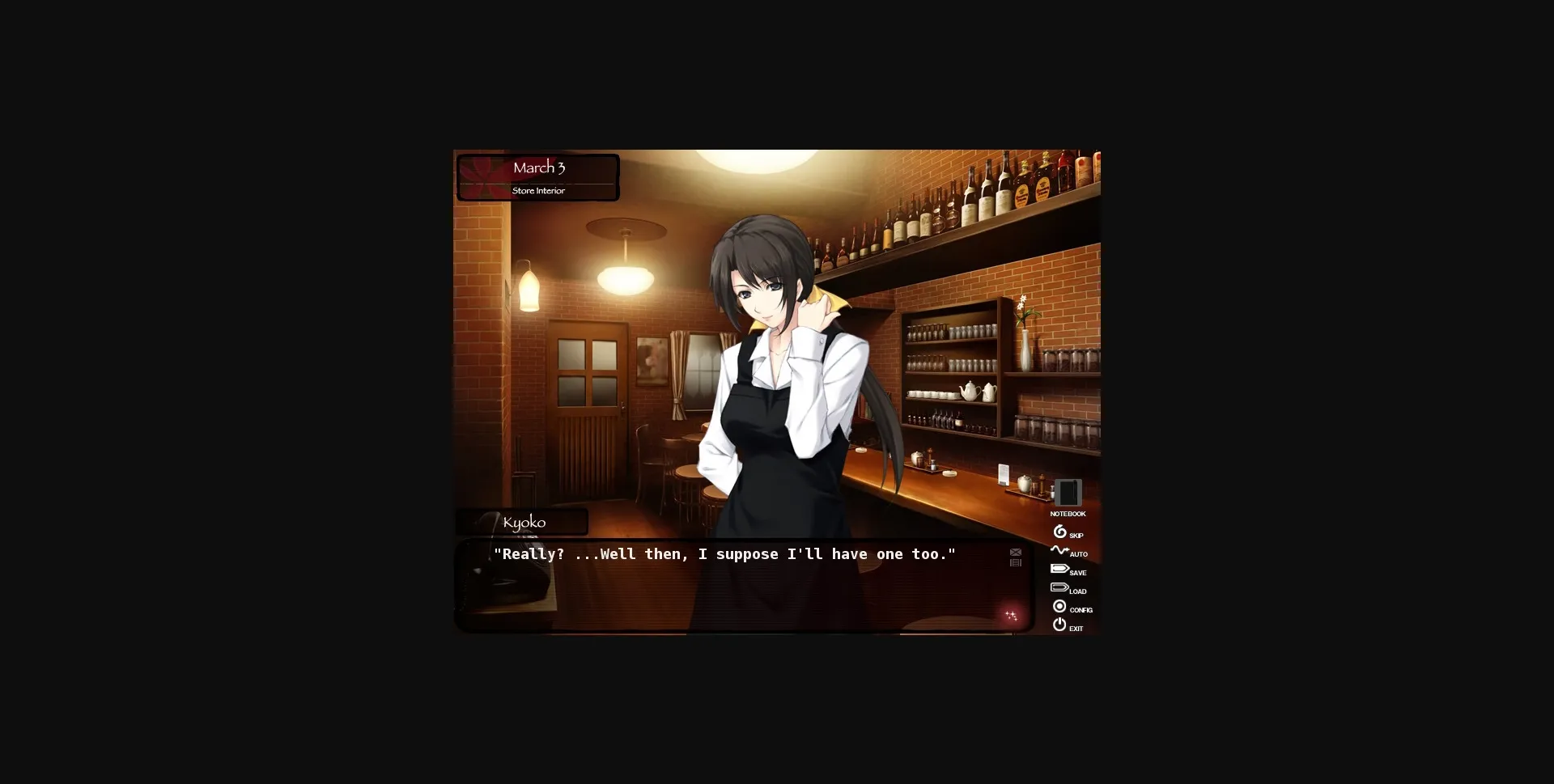The width and height of the screenshot is (1554, 784).
Task: Open the Load screen via bookmark icon
Action: click(1060, 587)
